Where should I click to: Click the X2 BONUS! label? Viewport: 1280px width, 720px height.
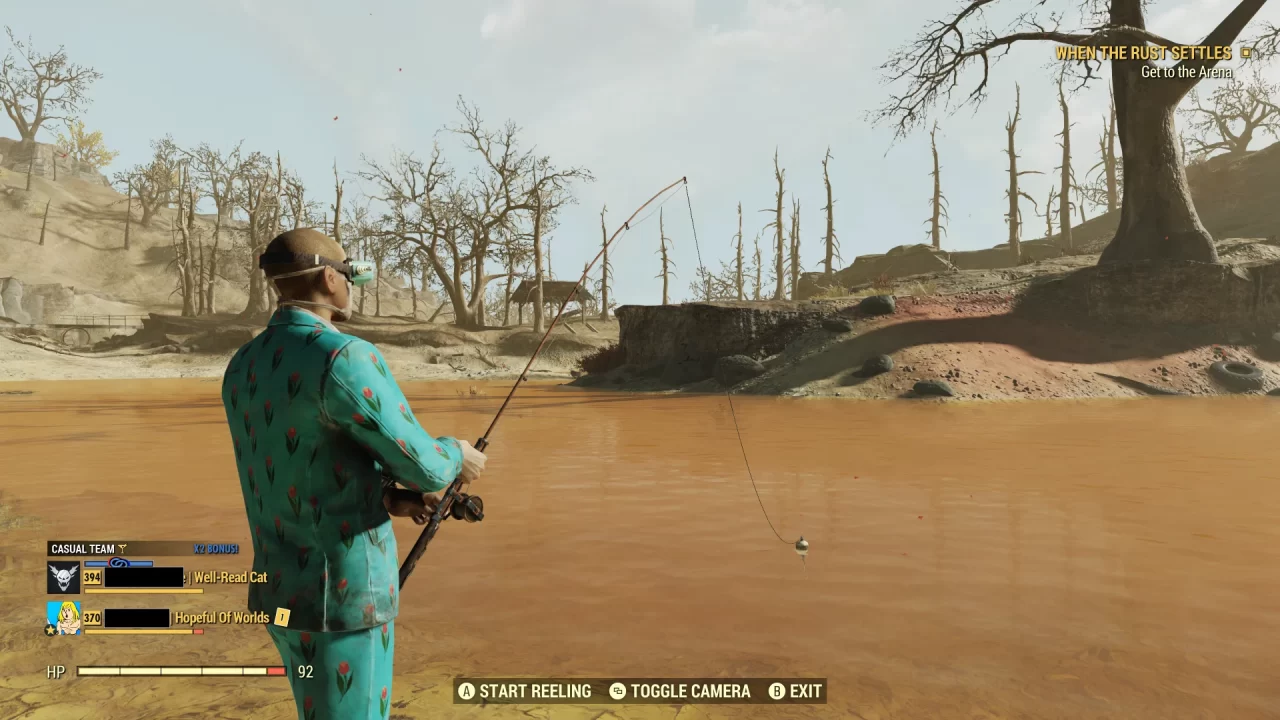(x=215, y=548)
